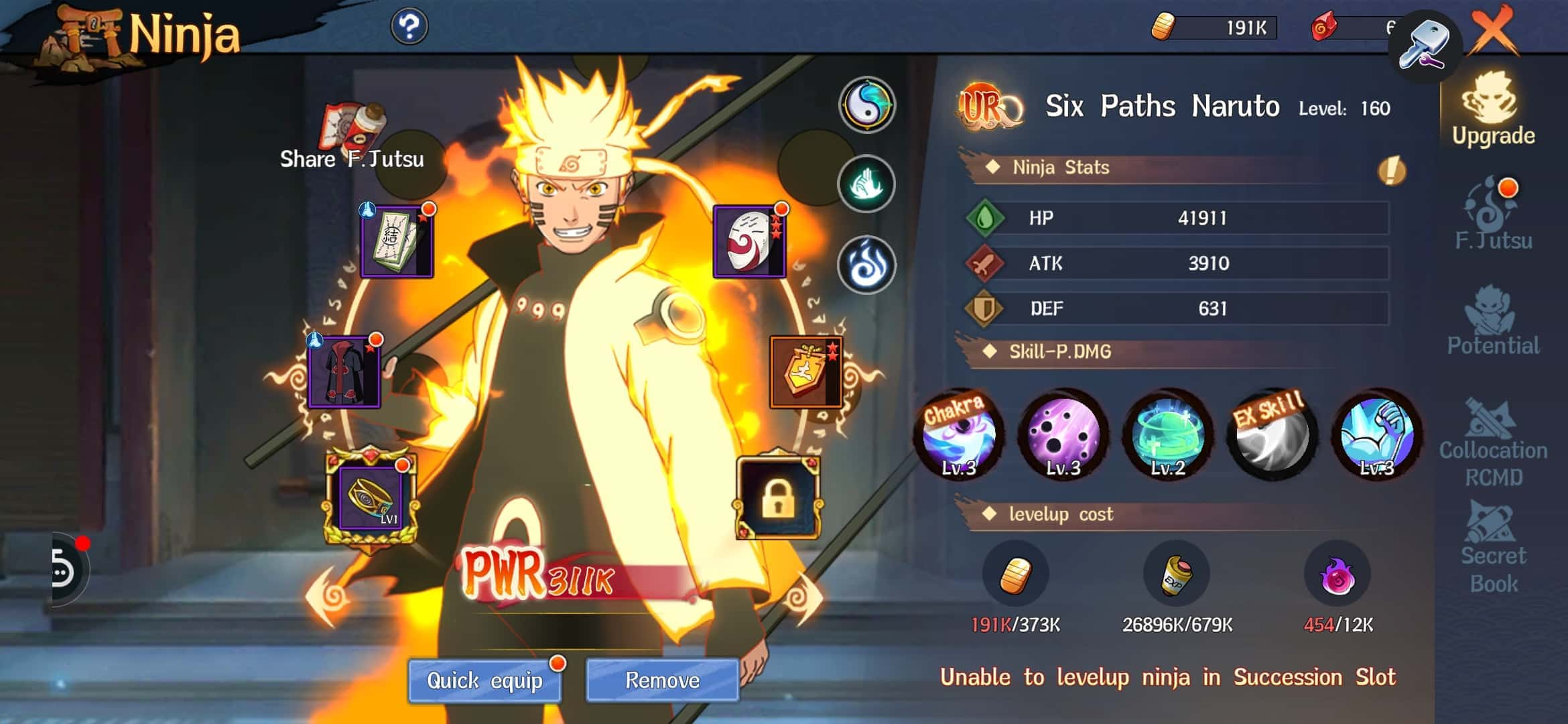This screenshot has width=1568, height=724.
Task: Click the yin-yang icon beside the ninja
Action: (866, 105)
